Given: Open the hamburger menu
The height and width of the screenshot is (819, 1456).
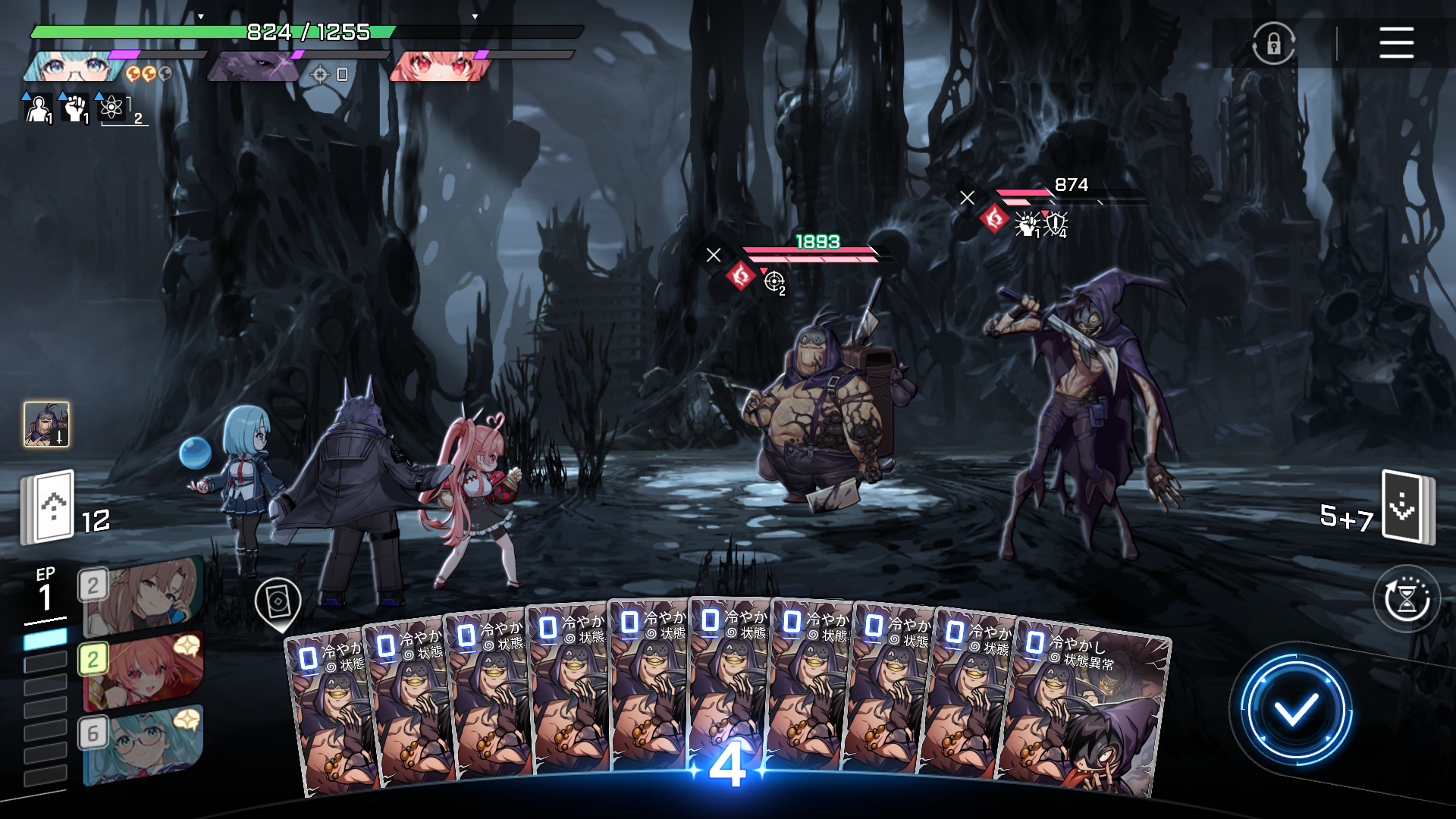Looking at the screenshot, I should [x=1396, y=42].
